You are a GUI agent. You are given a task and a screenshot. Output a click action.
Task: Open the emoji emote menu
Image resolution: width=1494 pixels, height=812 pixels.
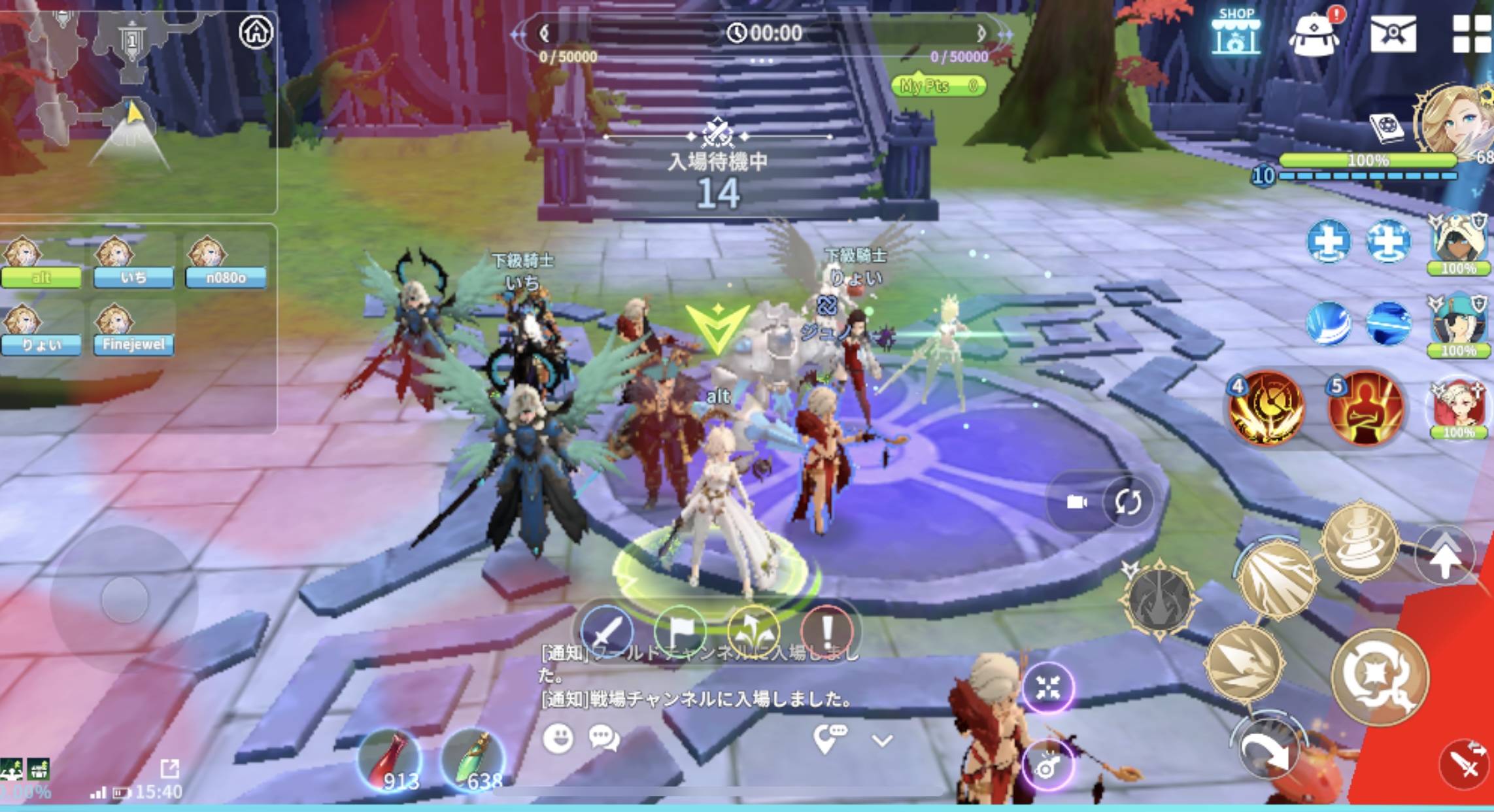pos(558,739)
